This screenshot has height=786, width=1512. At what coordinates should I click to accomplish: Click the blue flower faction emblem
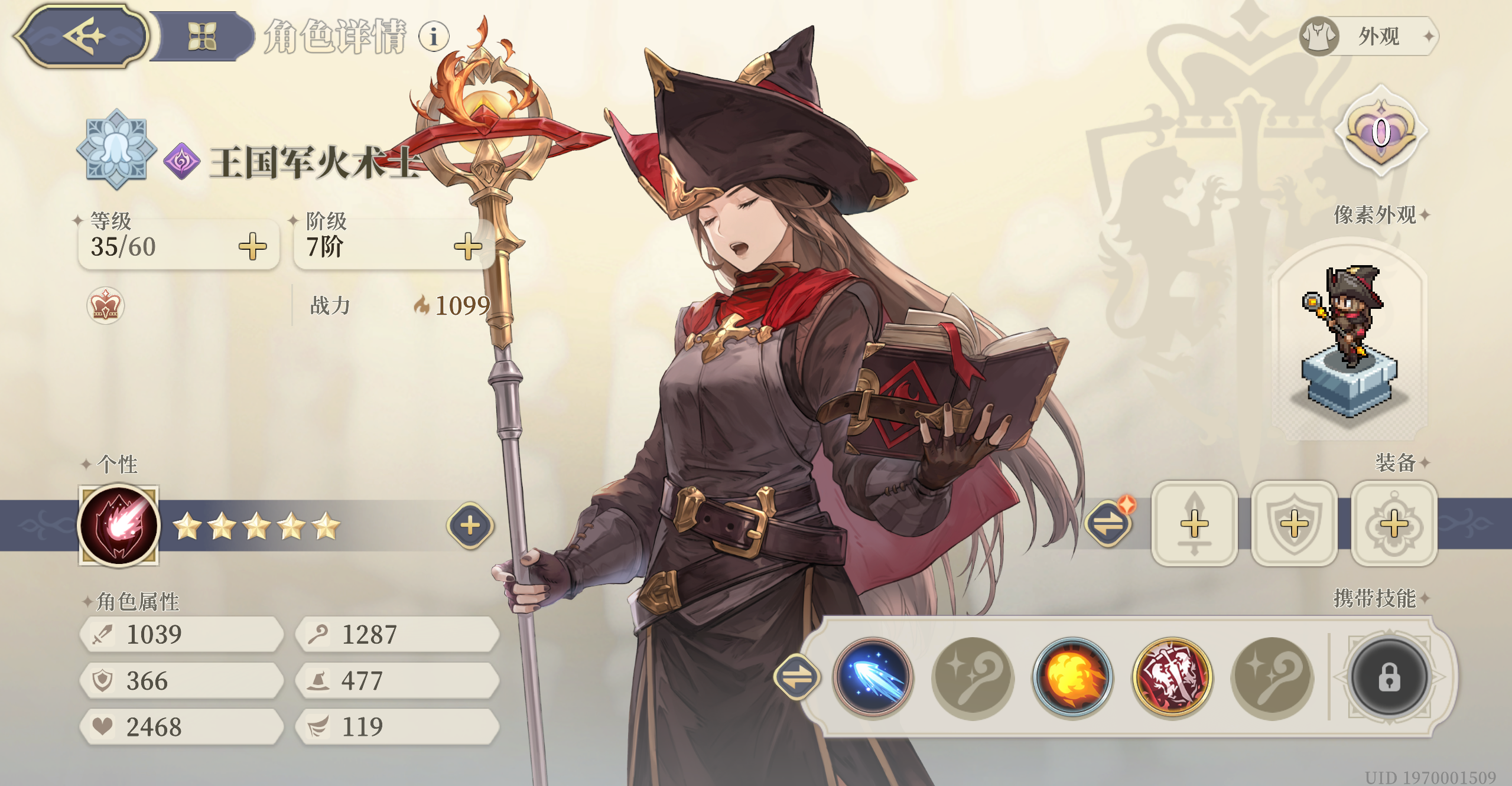[116, 149]
